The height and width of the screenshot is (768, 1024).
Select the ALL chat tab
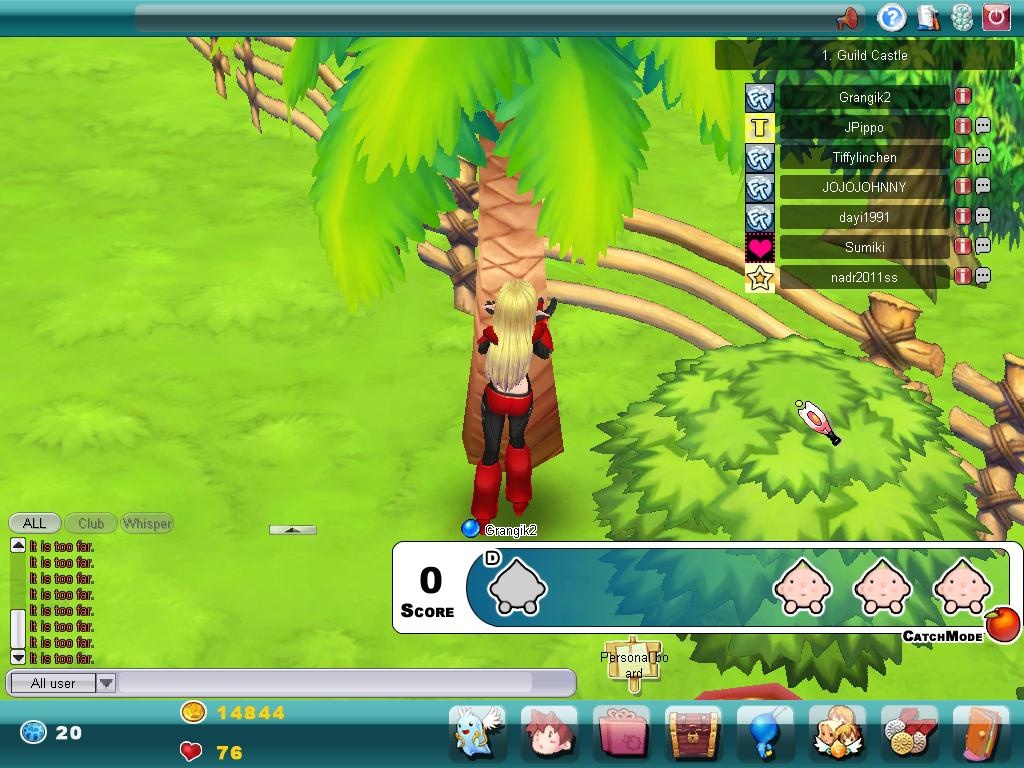coord(34,523)
